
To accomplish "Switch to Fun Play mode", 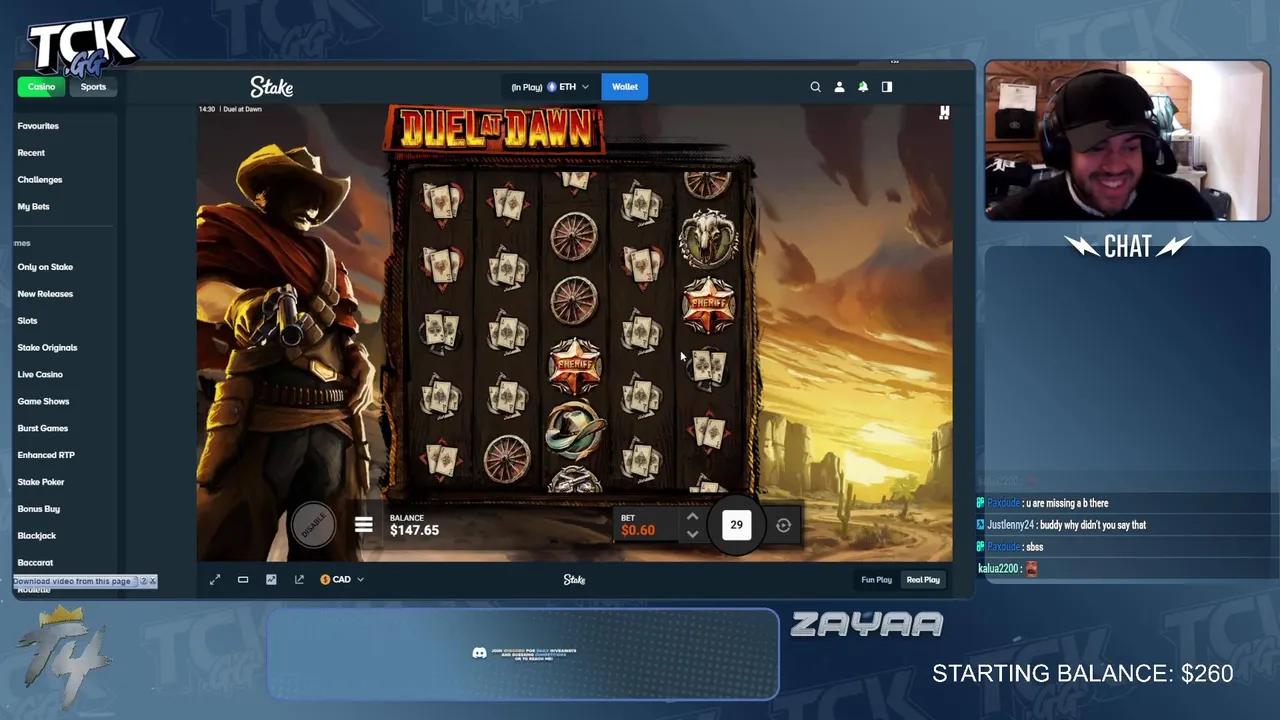I will [876, 579].
